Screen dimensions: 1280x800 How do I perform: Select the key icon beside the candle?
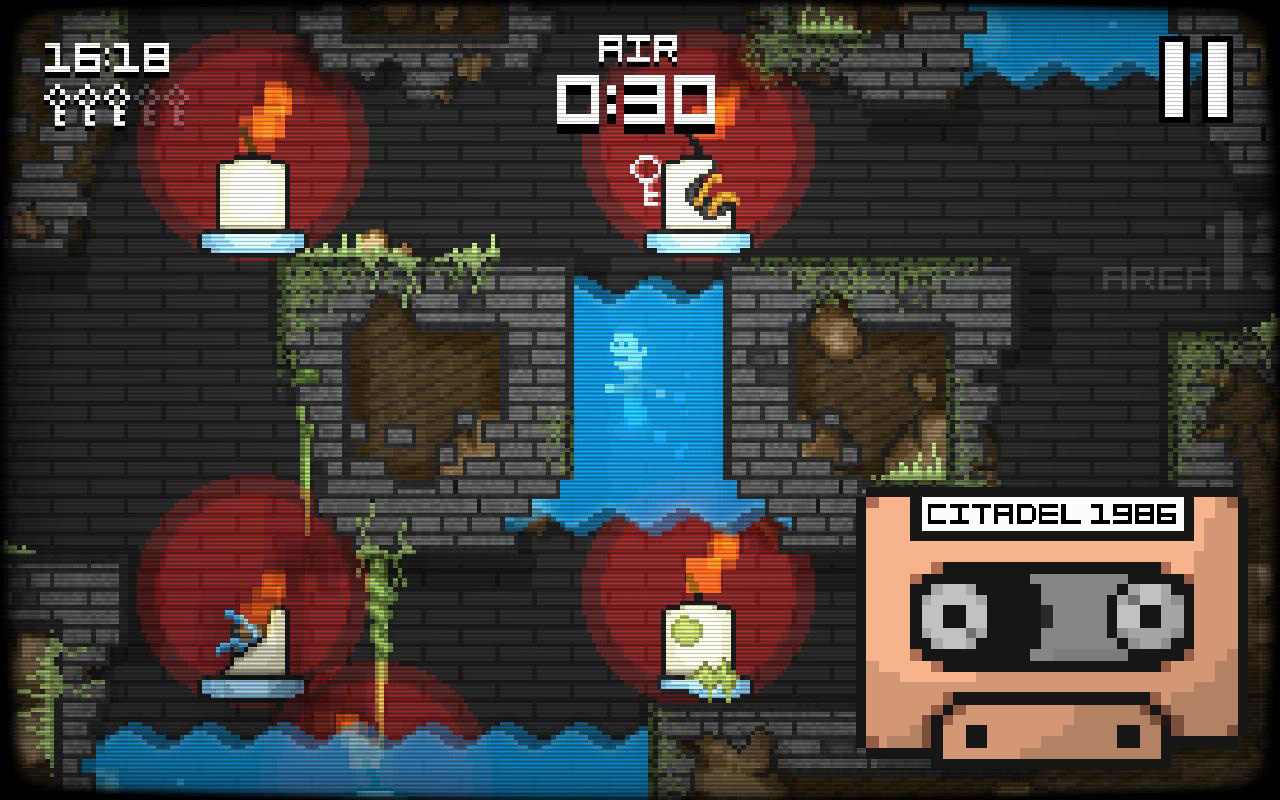645,180
